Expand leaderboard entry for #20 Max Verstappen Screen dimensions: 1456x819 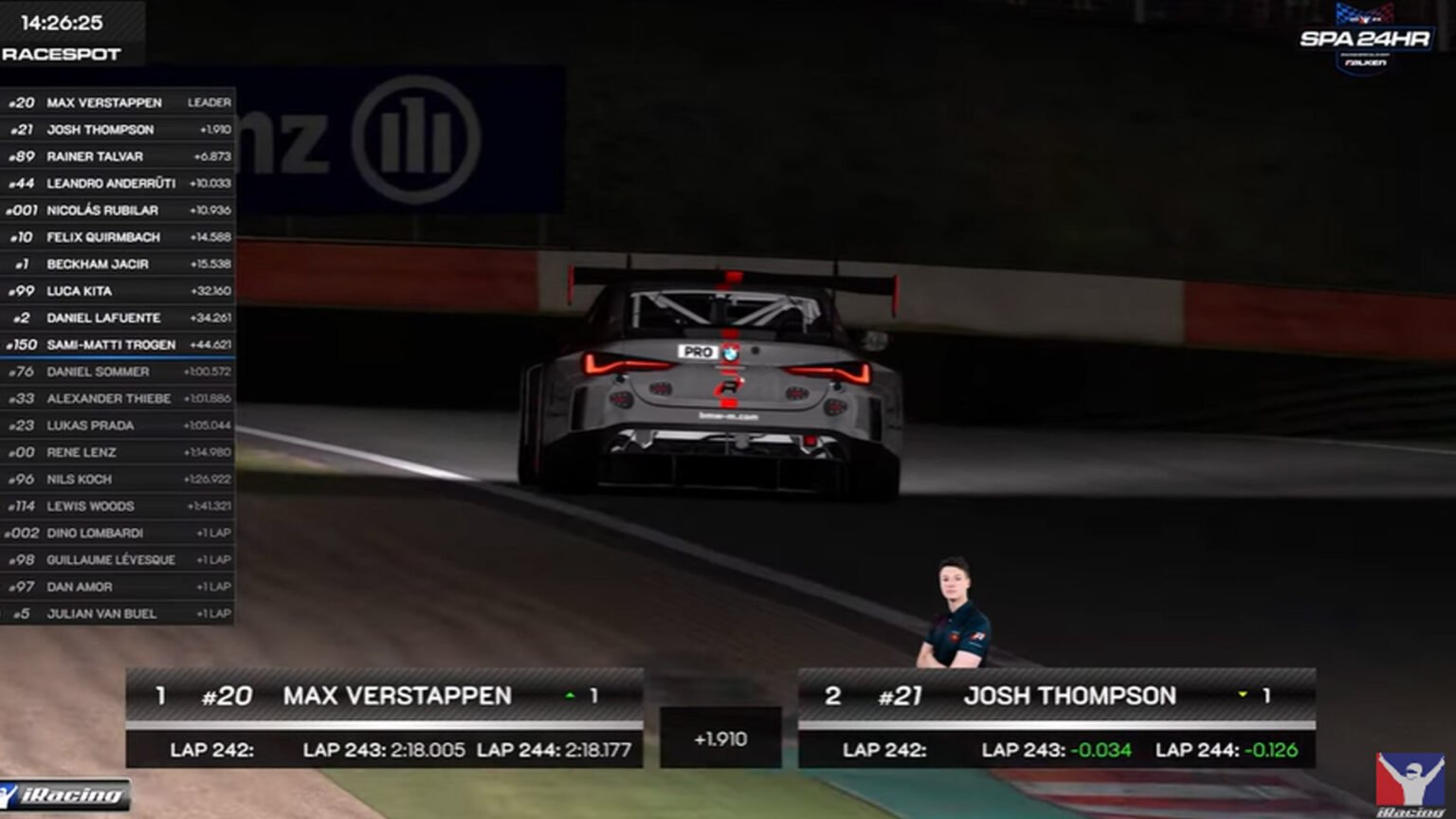pyautogui.click(x=117, y=102)
